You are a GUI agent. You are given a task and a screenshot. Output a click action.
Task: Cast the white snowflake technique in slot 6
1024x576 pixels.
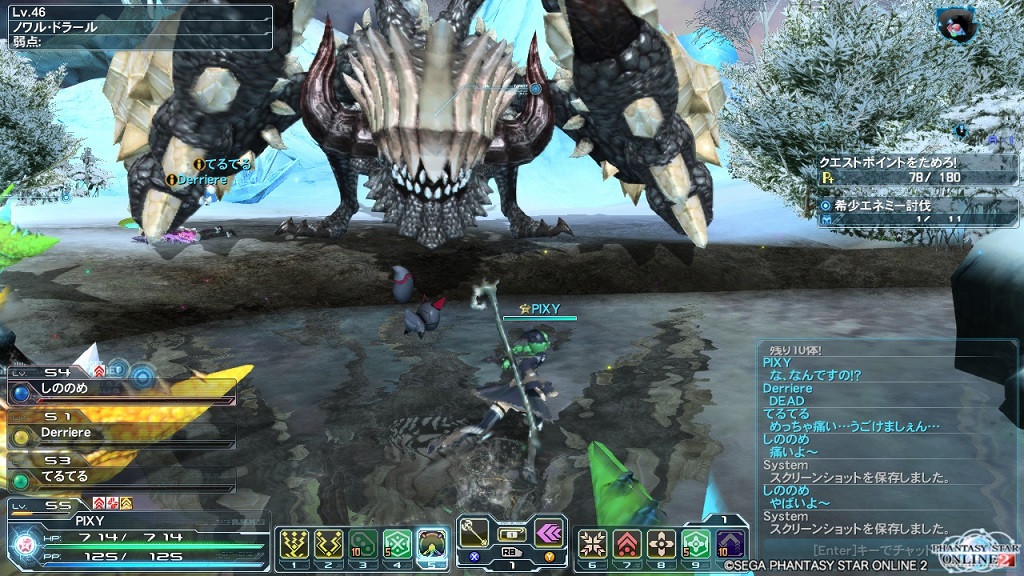(x=593, y=543)
